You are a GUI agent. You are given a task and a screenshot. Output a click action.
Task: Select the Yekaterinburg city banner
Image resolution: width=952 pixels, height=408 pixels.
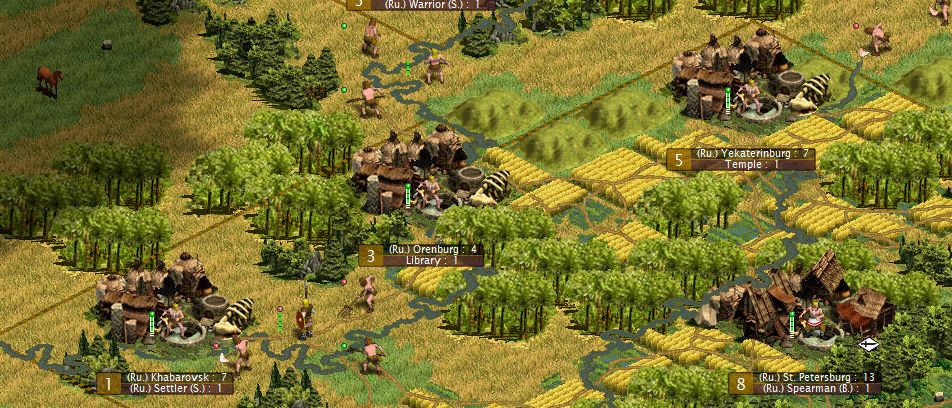739,153
